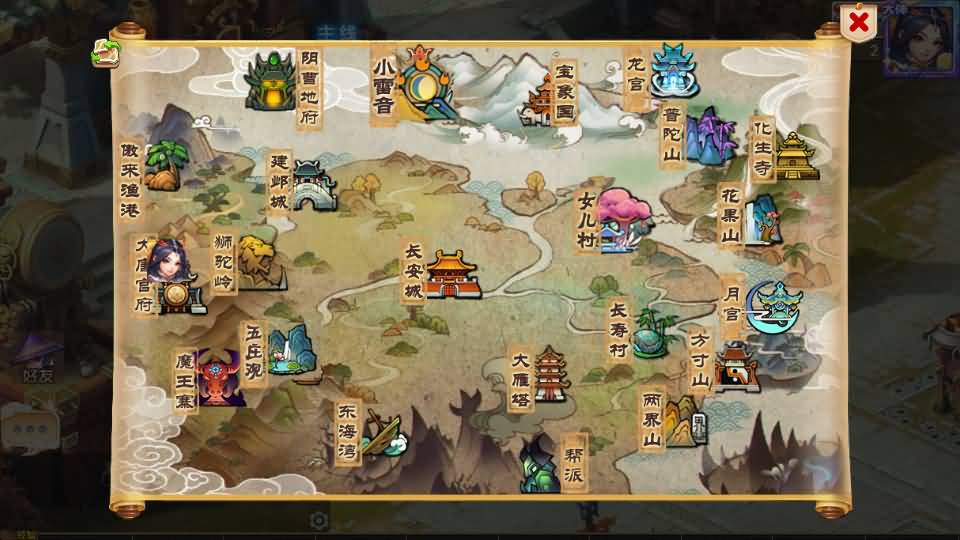The height and width of the screenshot is (540, 960).
Task: Travel to 建邺城 city gate
Action: click(311, 186)
